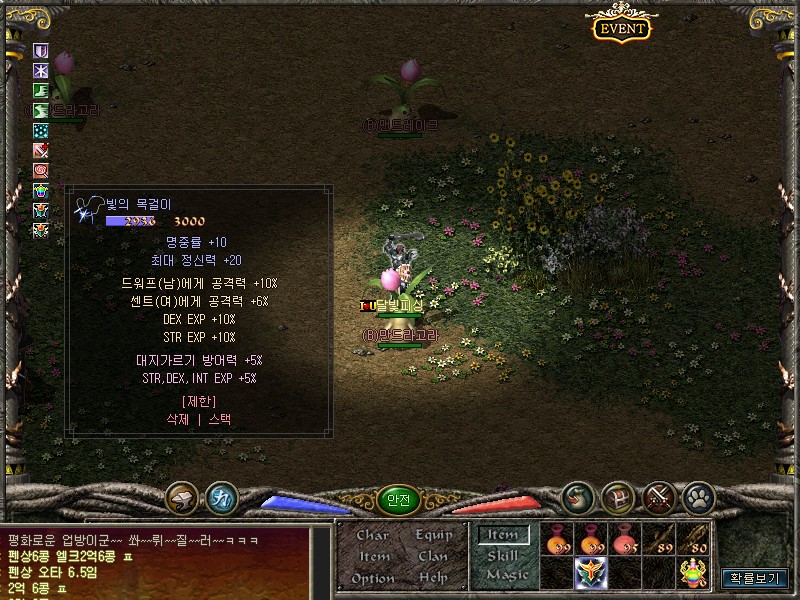
Task: Click the green serpent round button
Action: (576, 497)
